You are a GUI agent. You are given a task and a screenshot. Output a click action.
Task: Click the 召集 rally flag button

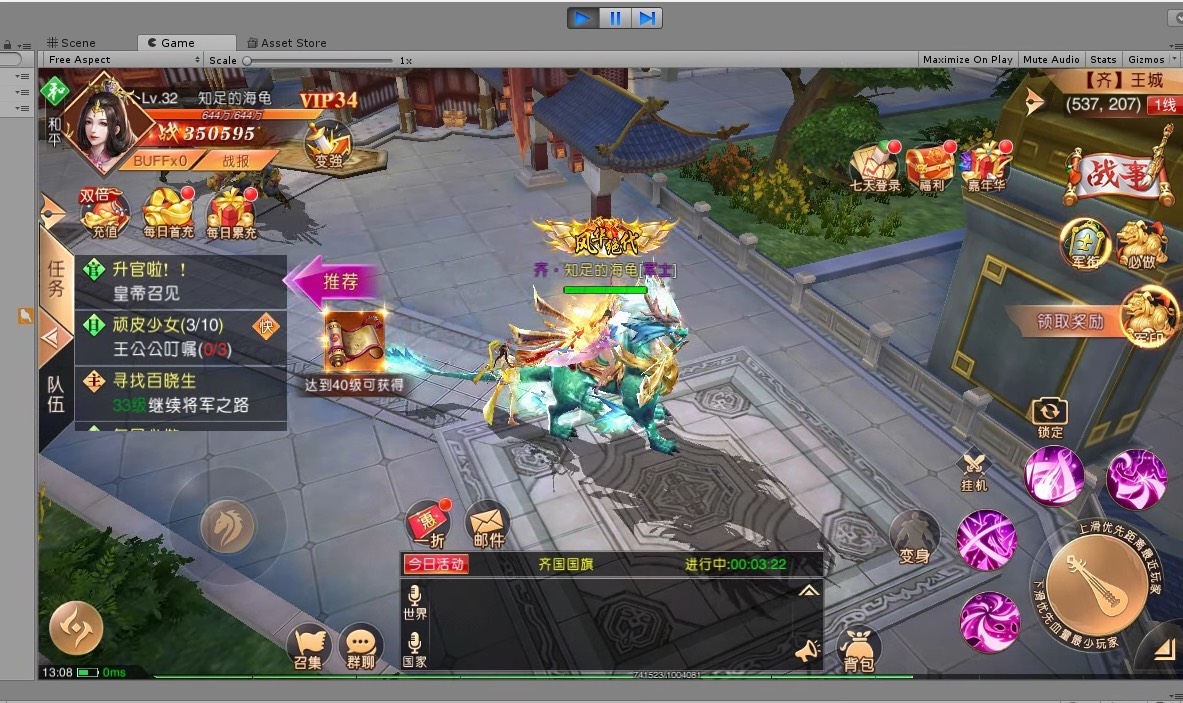pyautogui.click(x=309, y=647)
